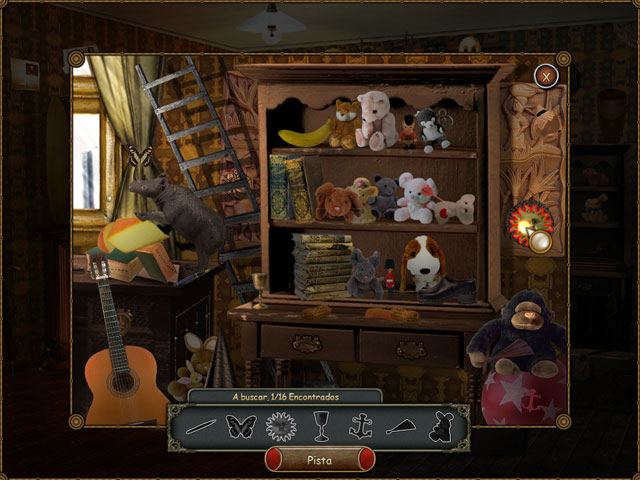Pick the teddy bear silhouette icon

coord(438,427)
